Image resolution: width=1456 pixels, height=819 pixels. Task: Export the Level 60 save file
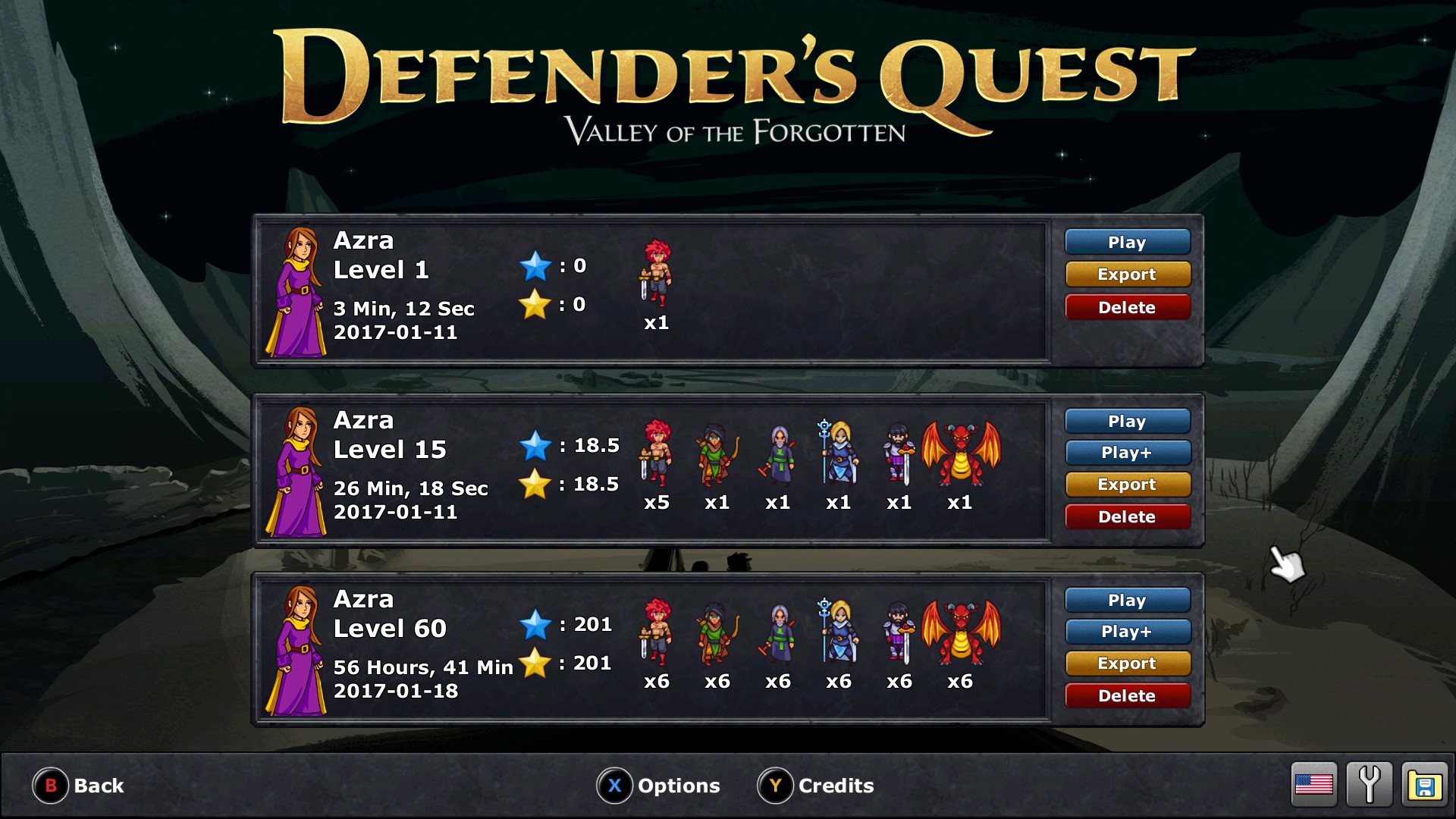point(1127,664)
